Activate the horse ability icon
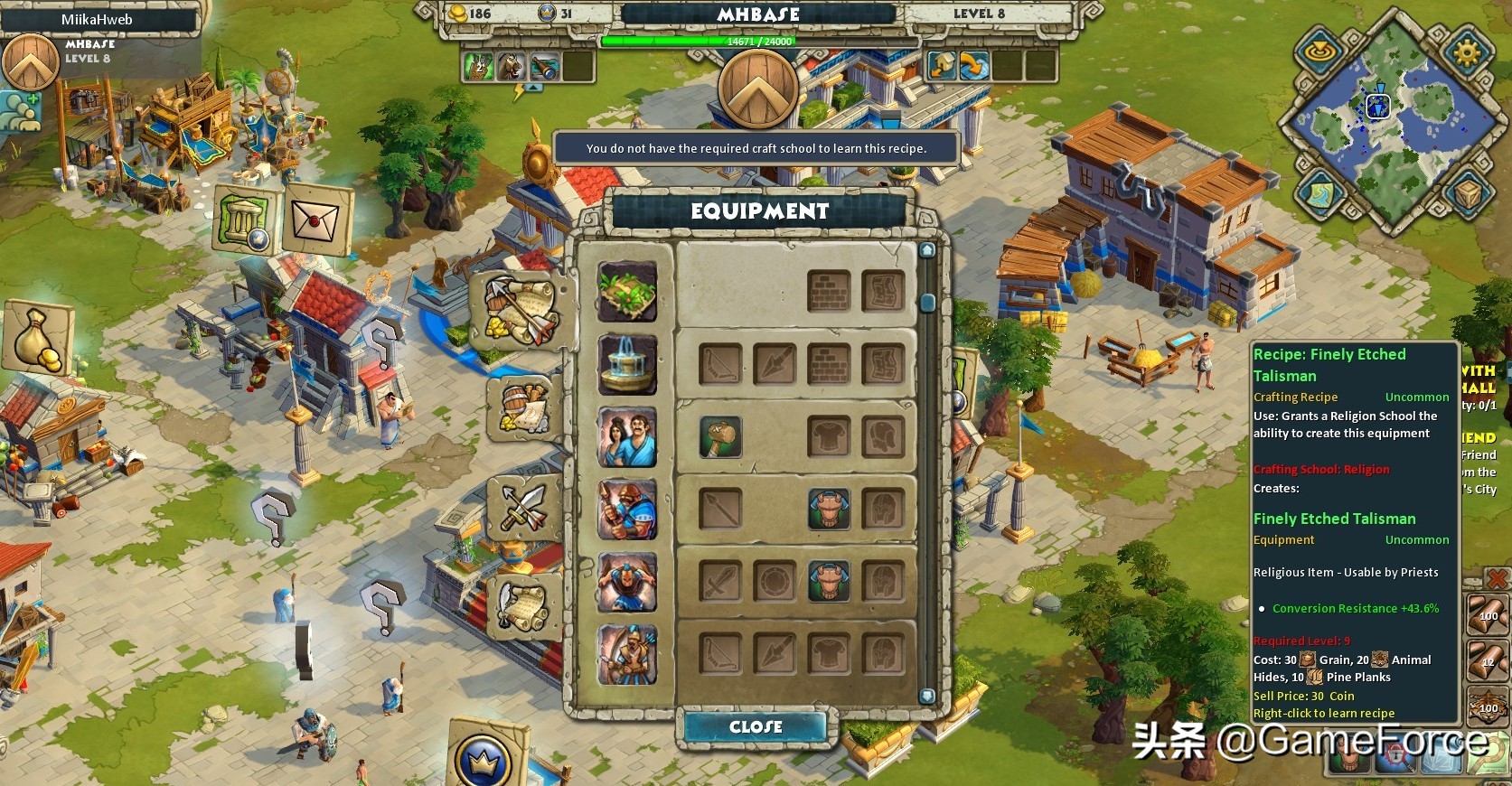1512x786 pixels. pyautogui.click(x=512, y=66)
